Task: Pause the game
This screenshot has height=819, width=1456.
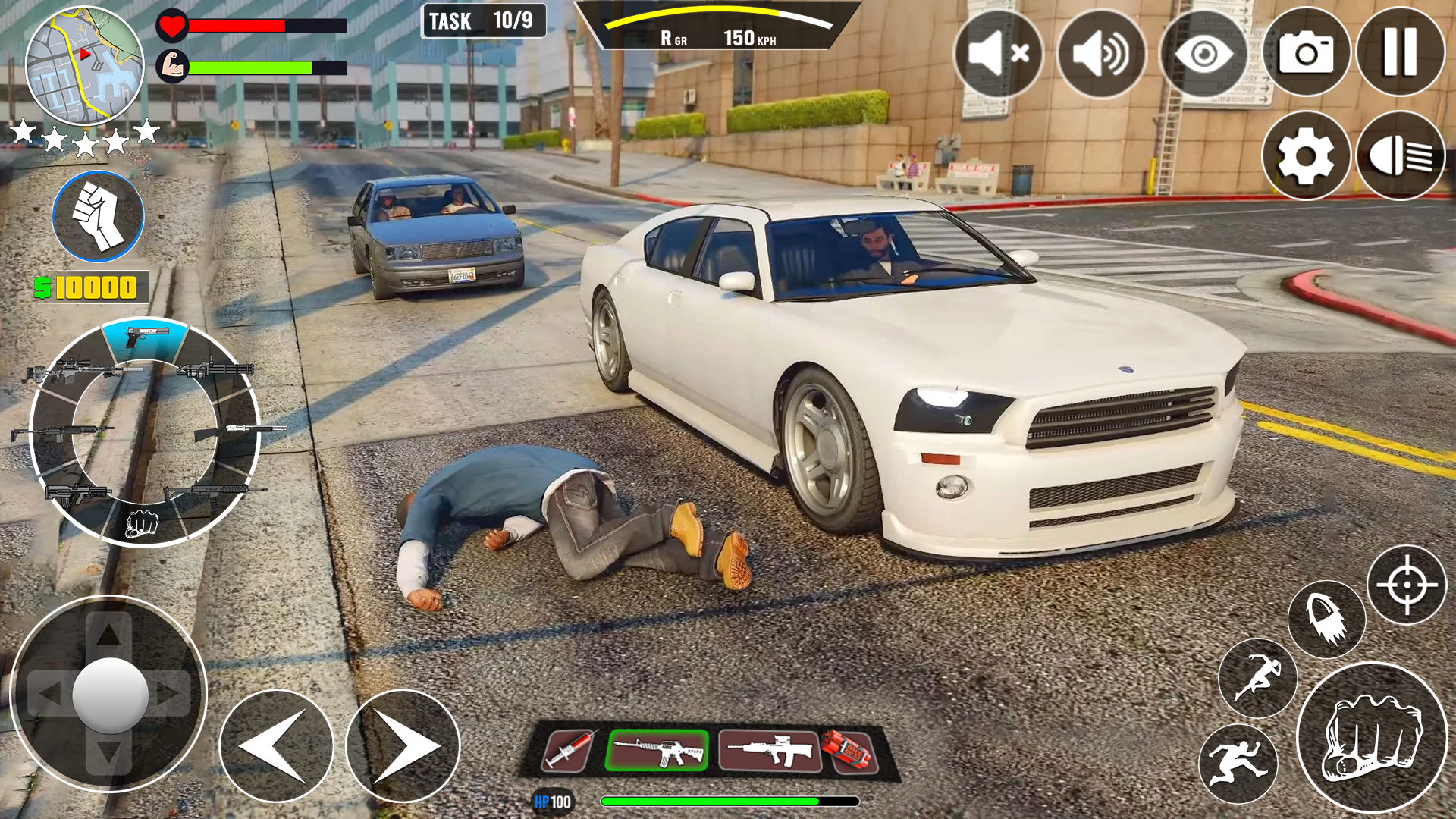Action: pyautogui.click(x=1401, y=53)
